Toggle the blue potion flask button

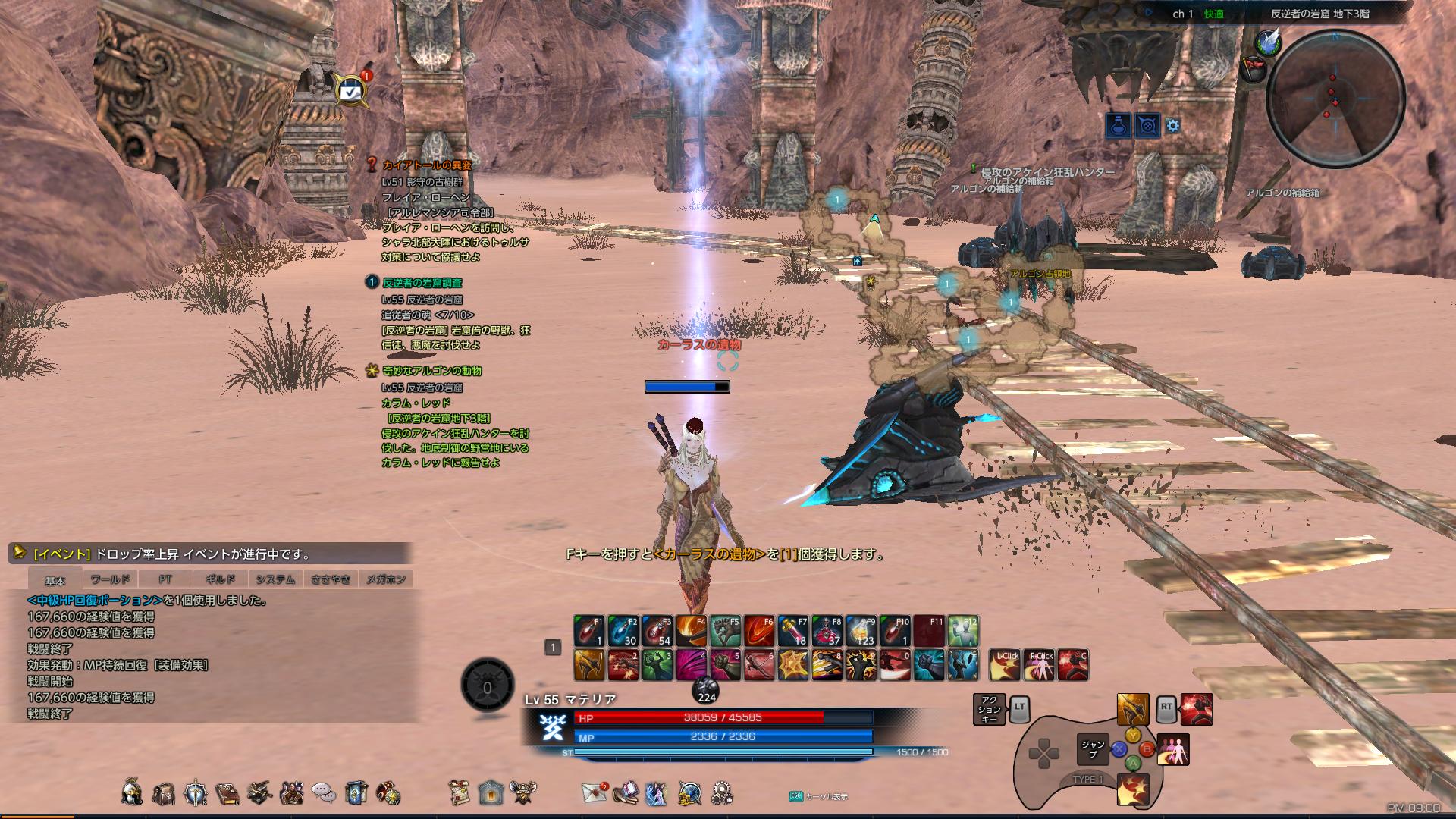click(1119, 125)
